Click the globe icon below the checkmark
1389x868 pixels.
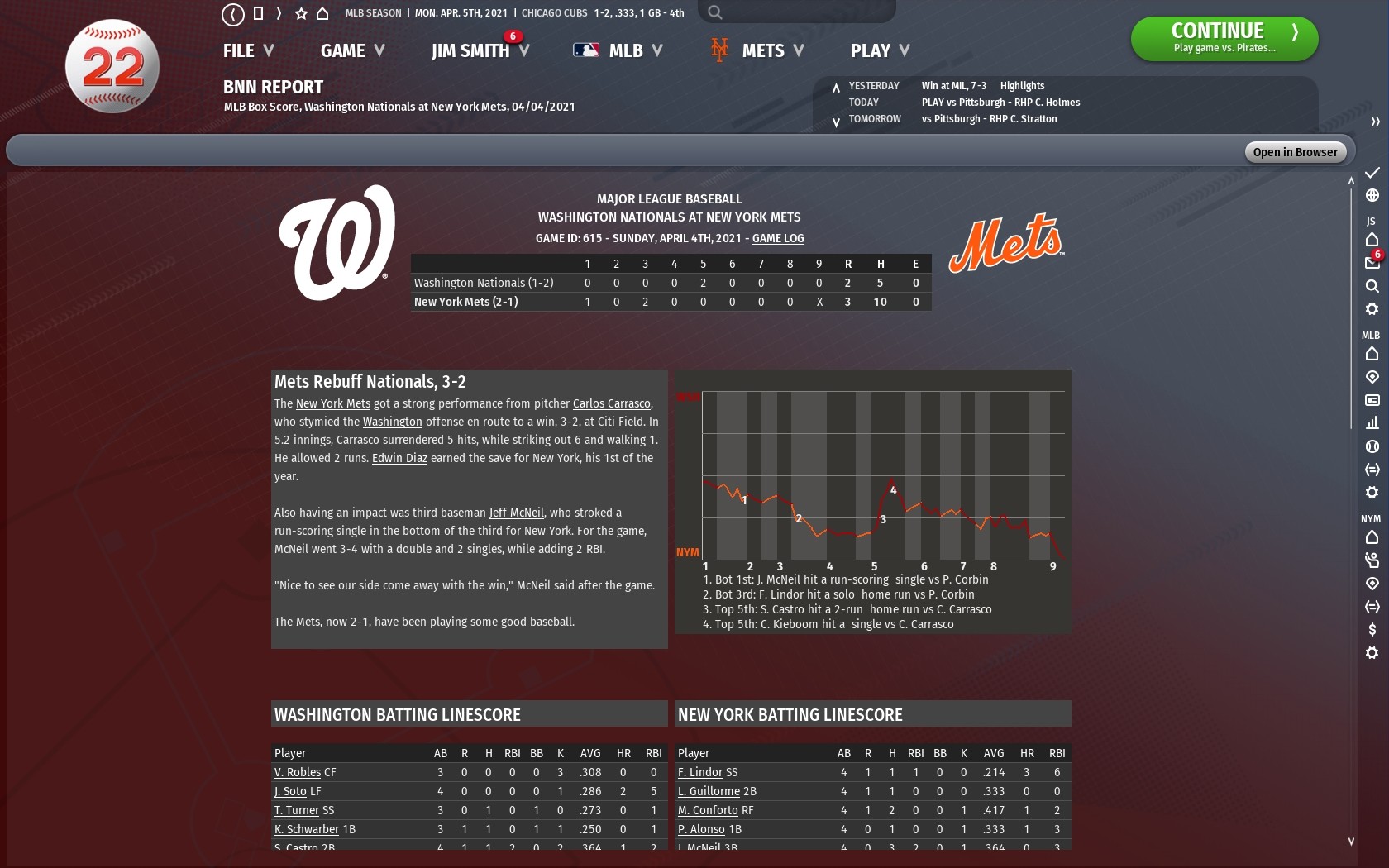point(1372,196)
